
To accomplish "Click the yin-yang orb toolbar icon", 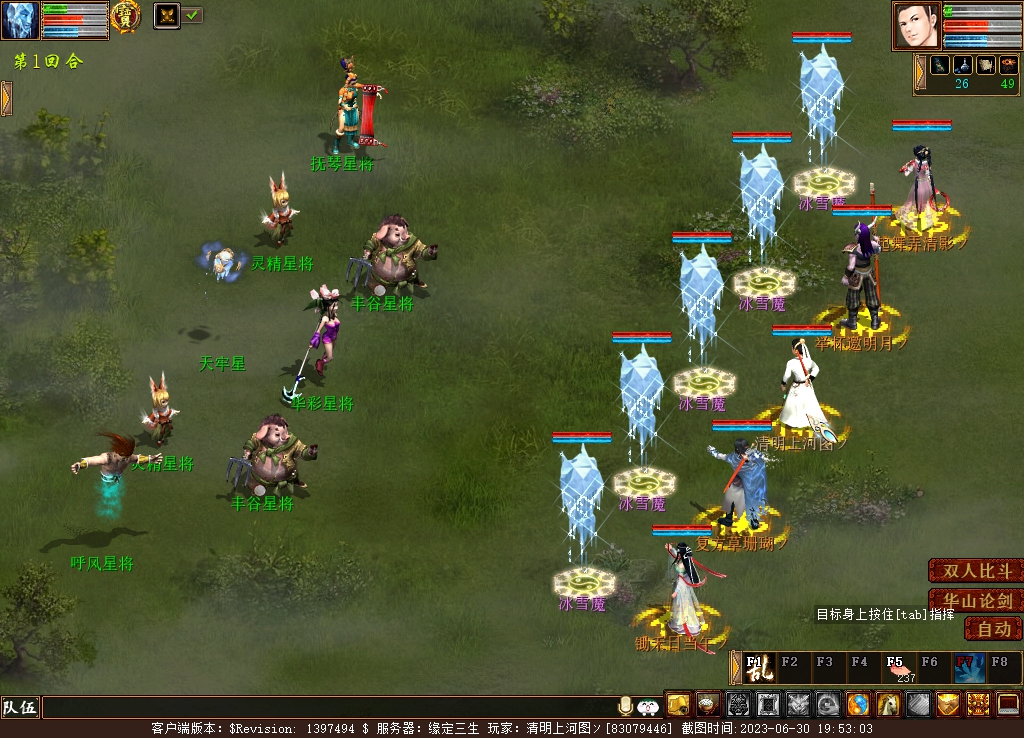I will tap(858, 705).
